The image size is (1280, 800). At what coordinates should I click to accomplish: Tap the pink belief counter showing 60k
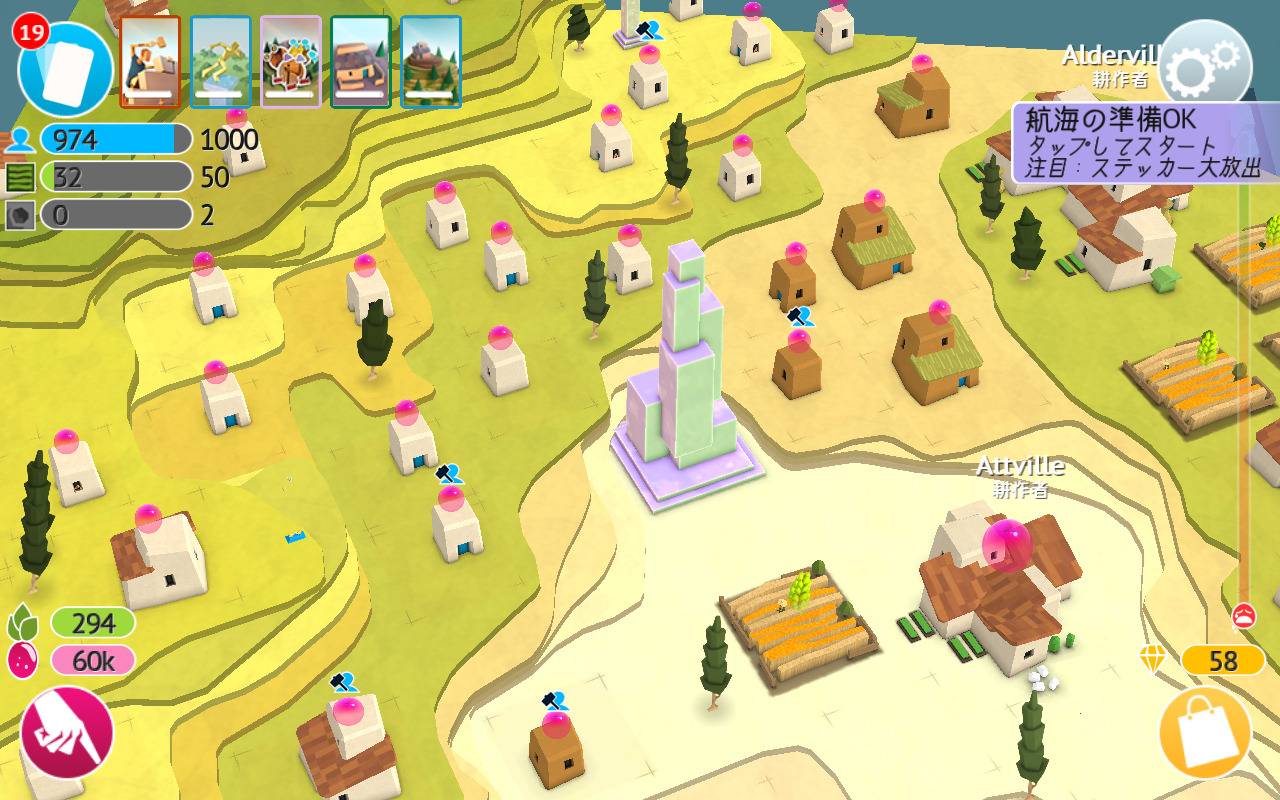92,660
